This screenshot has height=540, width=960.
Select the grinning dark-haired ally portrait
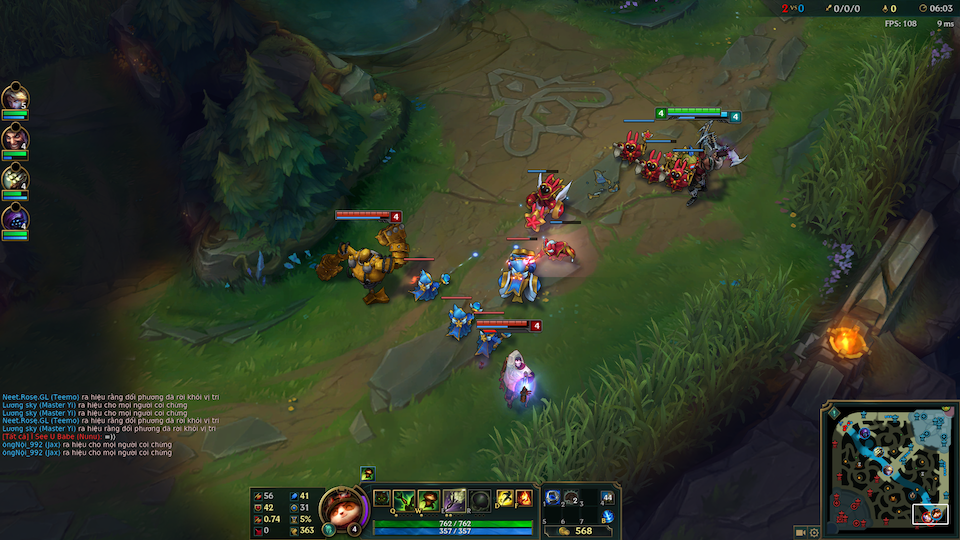[15, 138]
